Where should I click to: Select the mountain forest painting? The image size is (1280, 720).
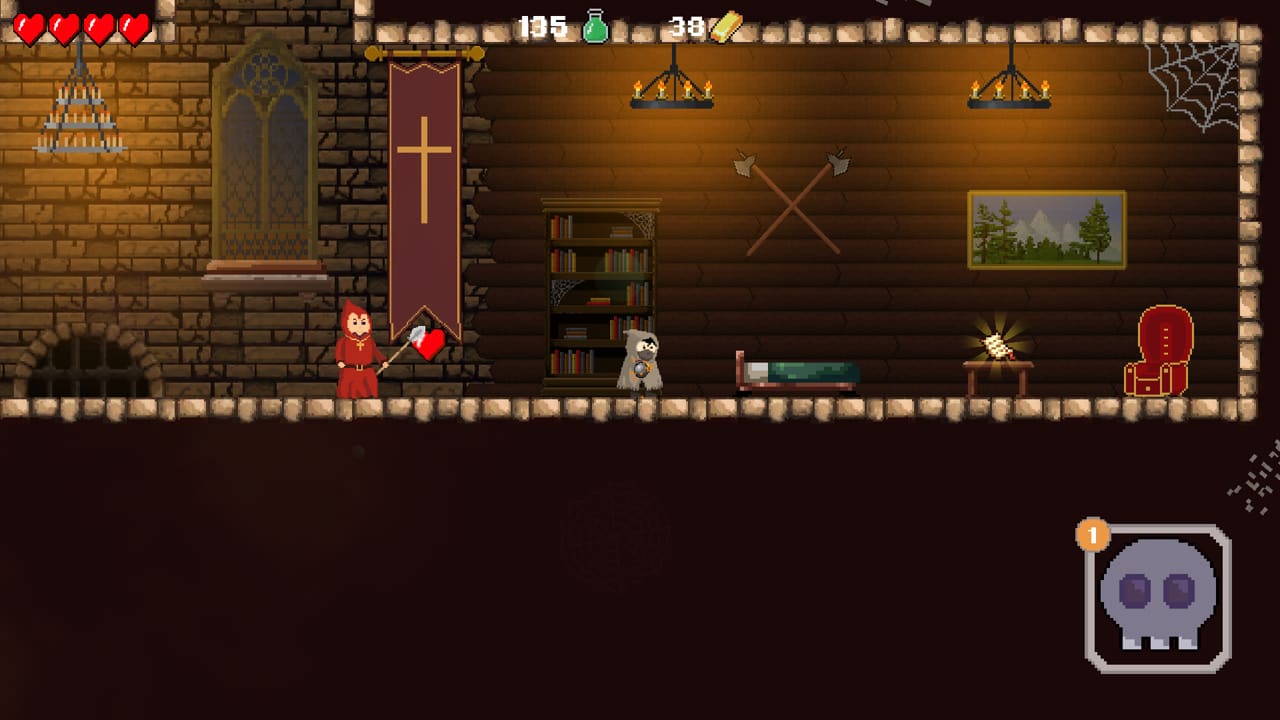click(x=1046, y=229)
